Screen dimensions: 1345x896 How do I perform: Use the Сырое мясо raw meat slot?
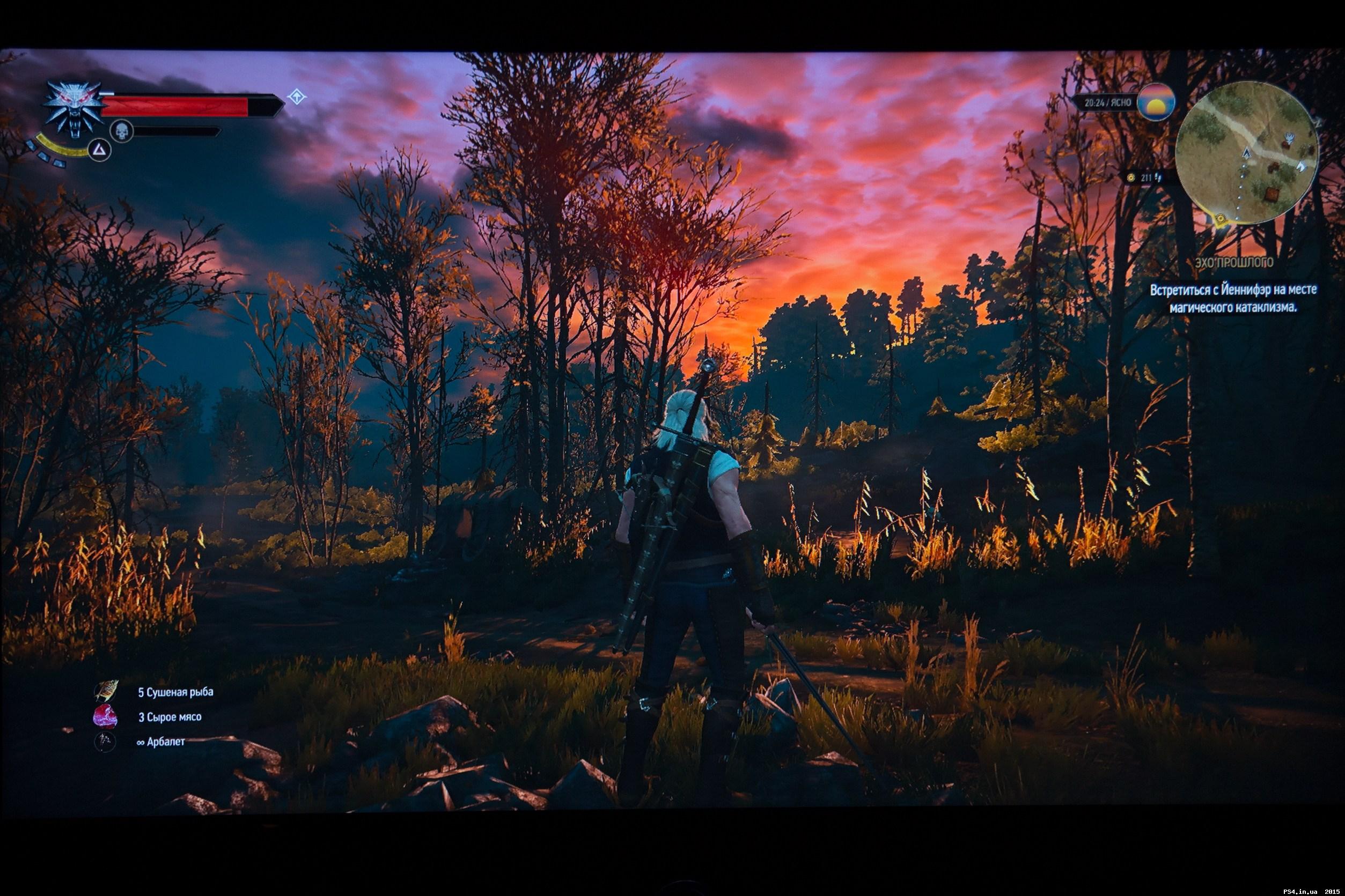tap(105, 716)
